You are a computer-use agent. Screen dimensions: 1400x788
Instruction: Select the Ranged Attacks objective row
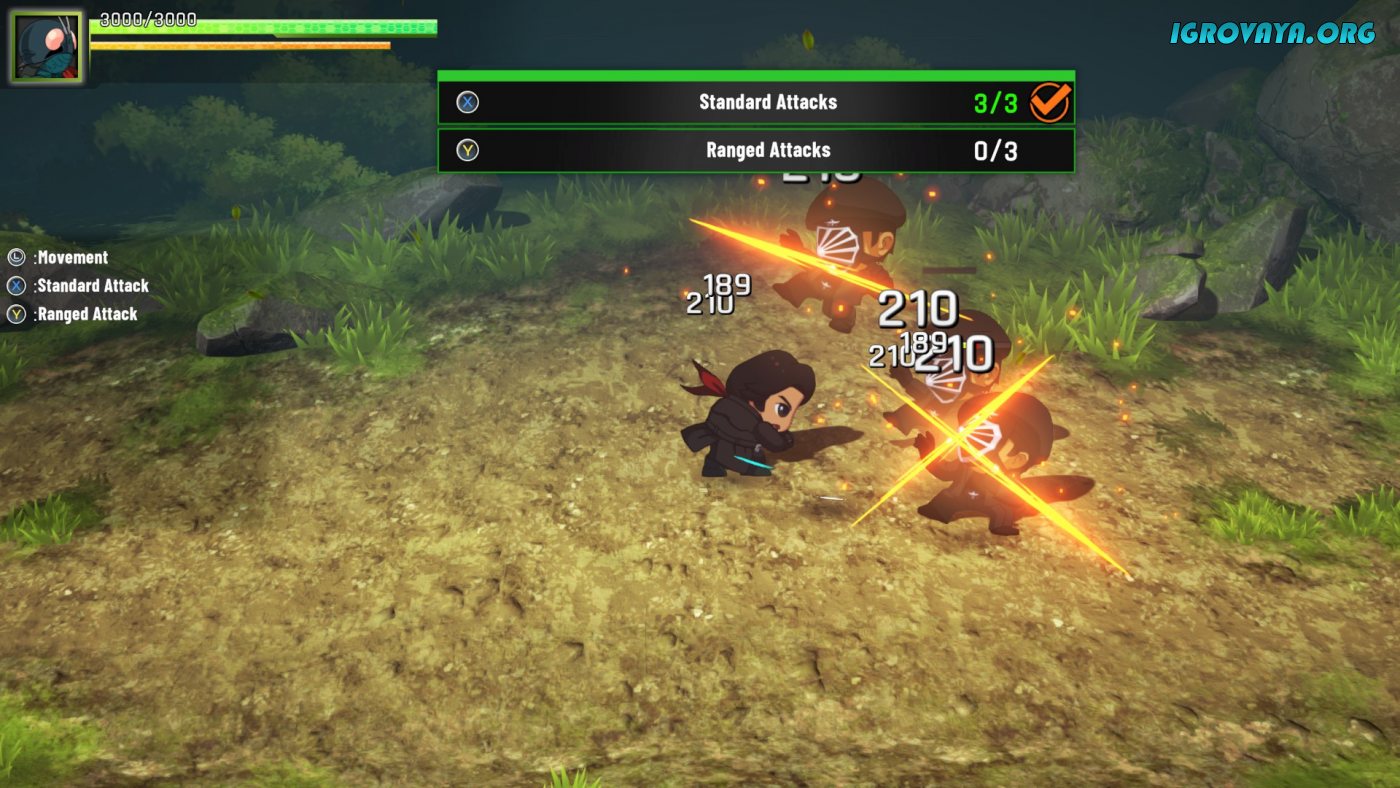(755, 150)
